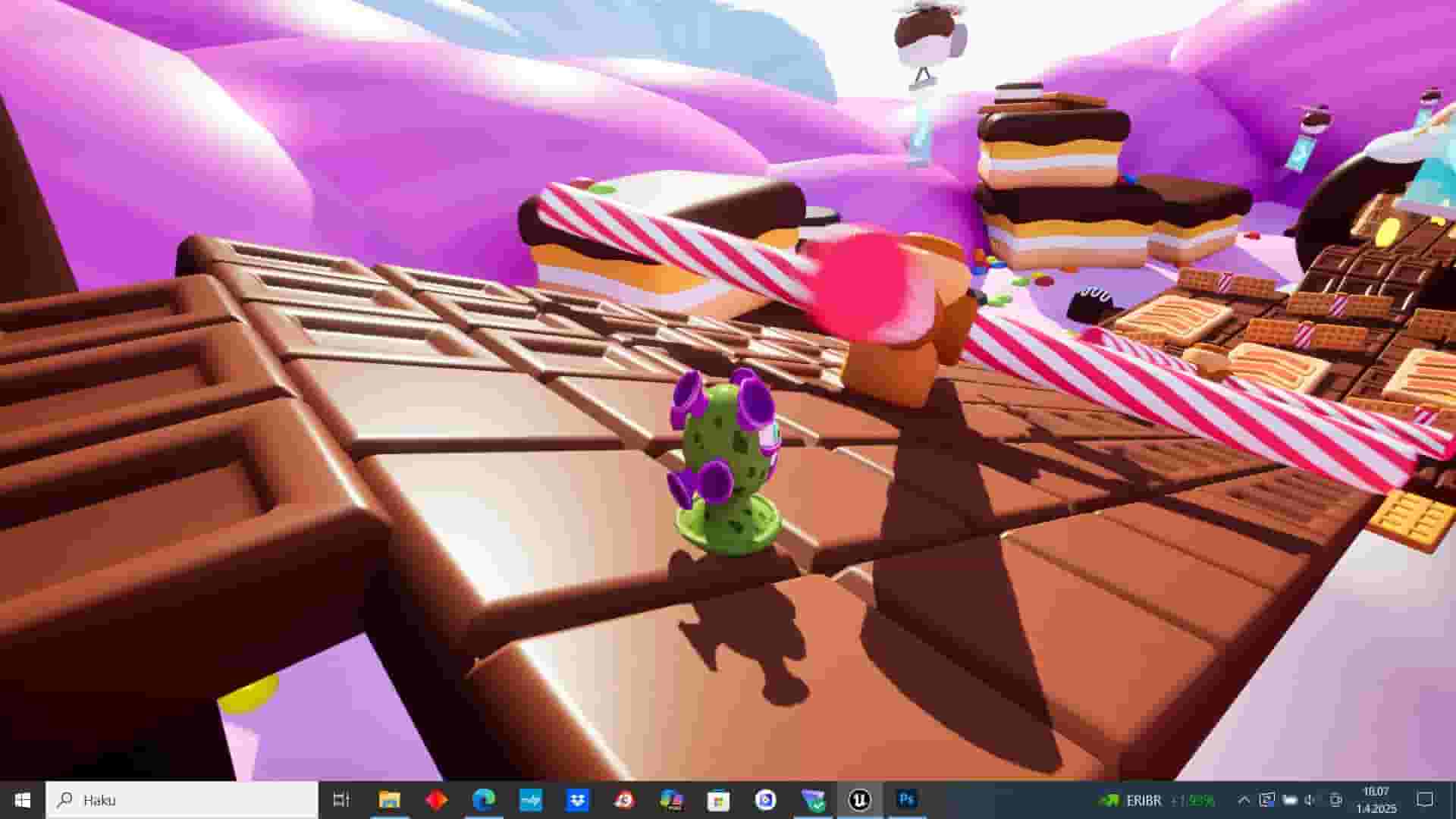Screen dimensions: 1456x819
Task: Click the network icon in system tray
Action: 1289,800
